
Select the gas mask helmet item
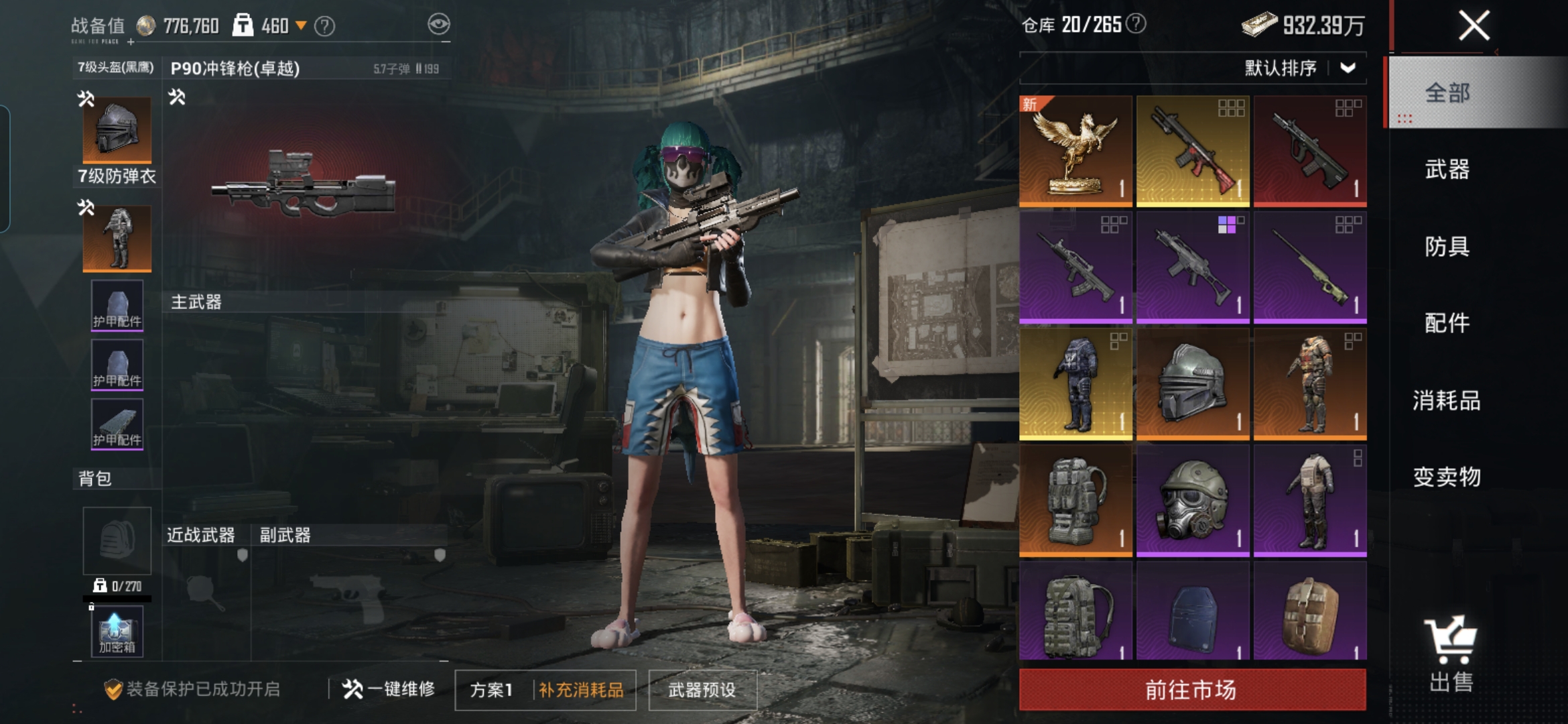[1192, 499]
